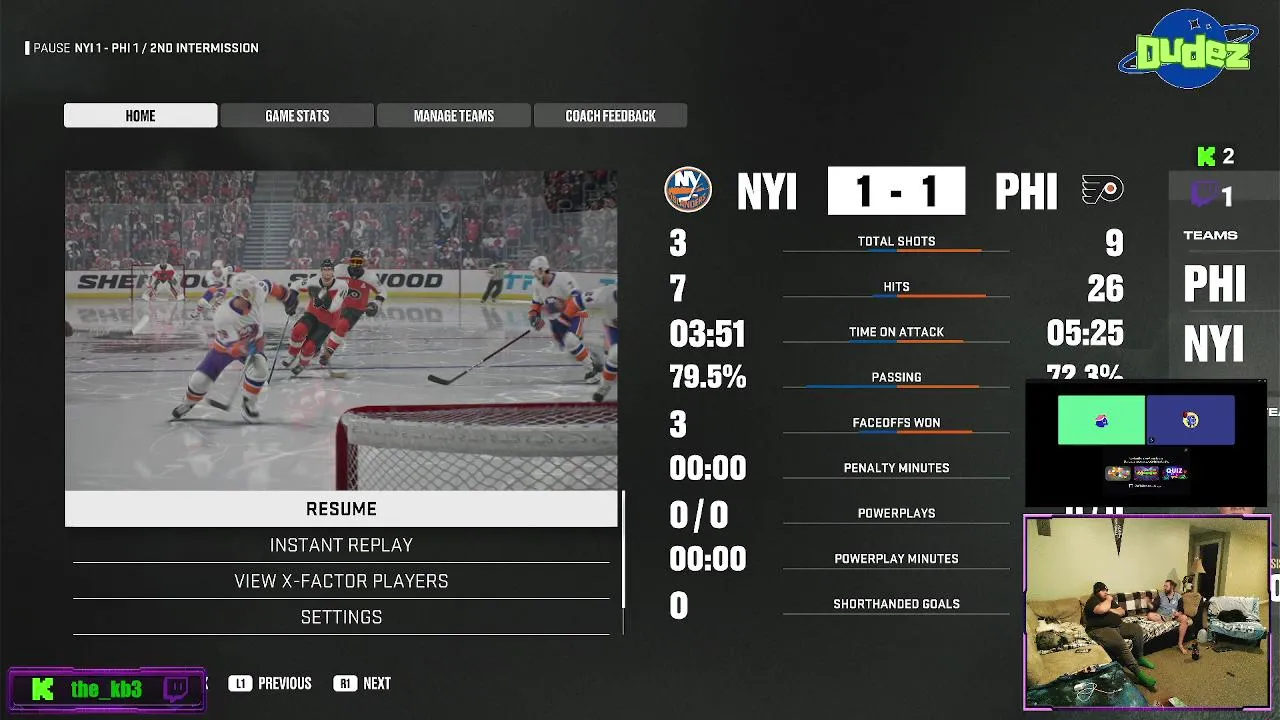This screenshot has width=1280, height=720.
Task: Select the Manage Teams tab
Action: coord(454,116)
